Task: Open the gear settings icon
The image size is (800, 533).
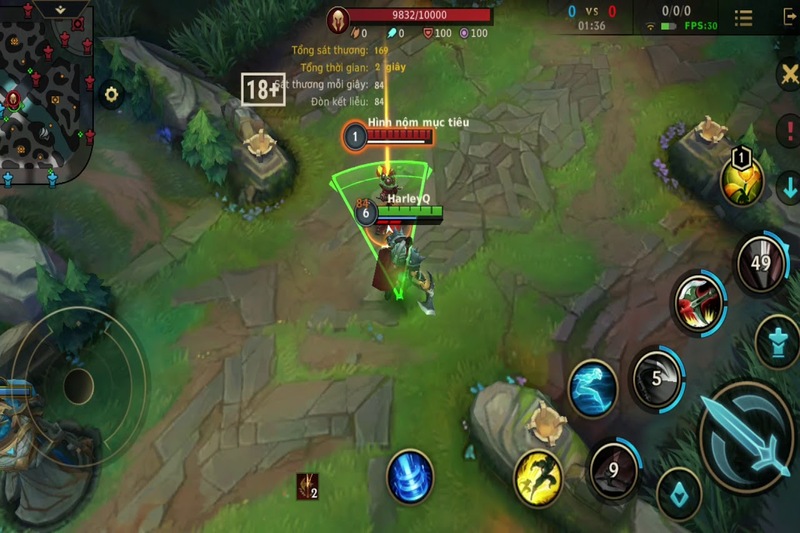Action: click(x=111, y=95)
